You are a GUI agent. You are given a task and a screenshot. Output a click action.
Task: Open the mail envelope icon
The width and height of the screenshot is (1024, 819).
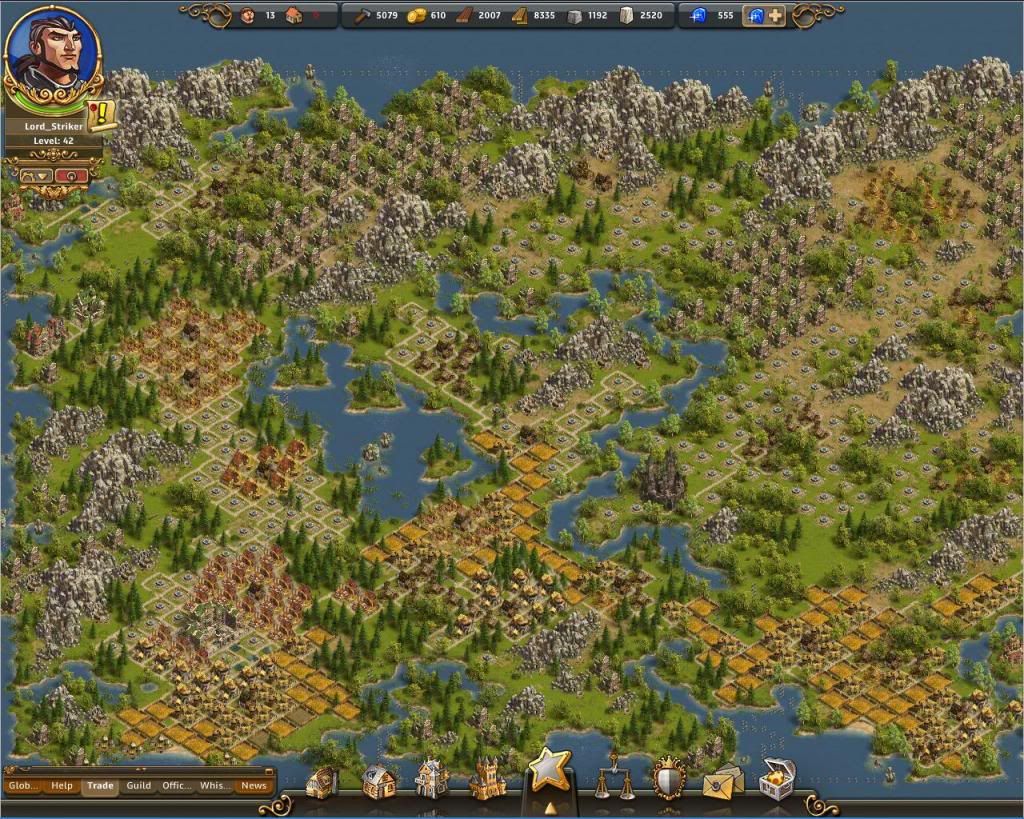(x=722, y=781)
